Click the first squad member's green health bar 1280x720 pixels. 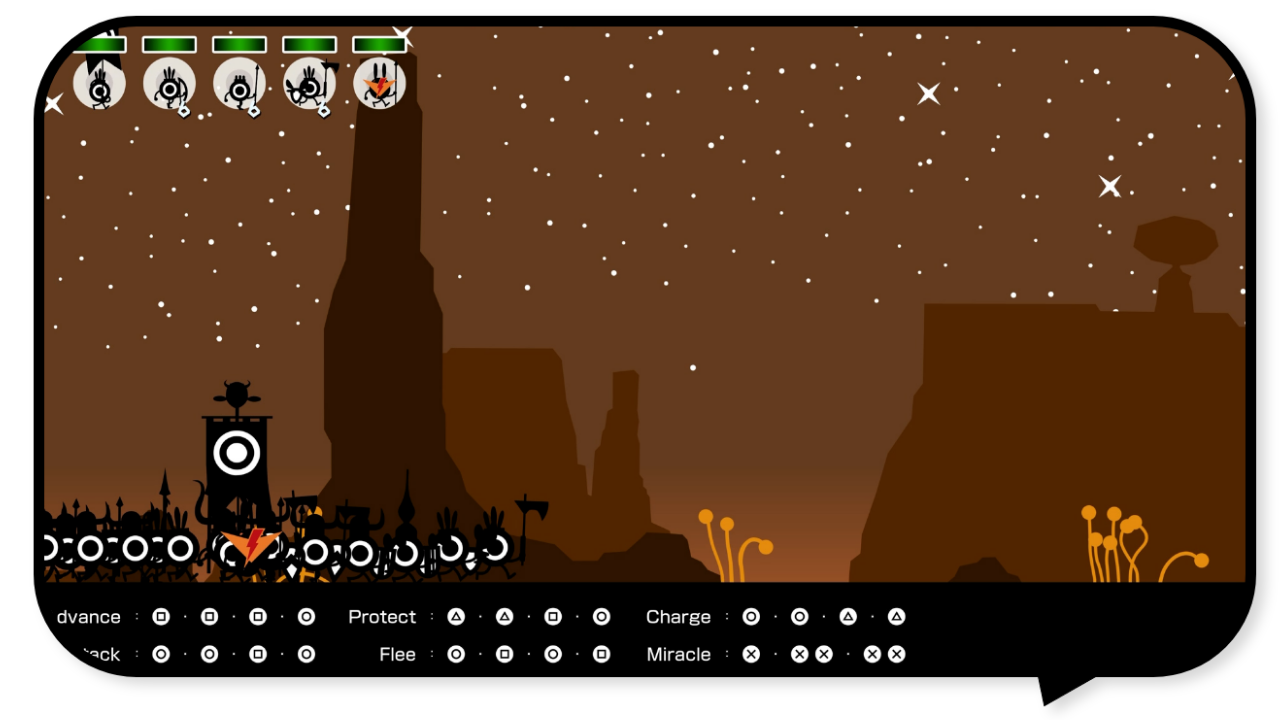click(100, 44)
